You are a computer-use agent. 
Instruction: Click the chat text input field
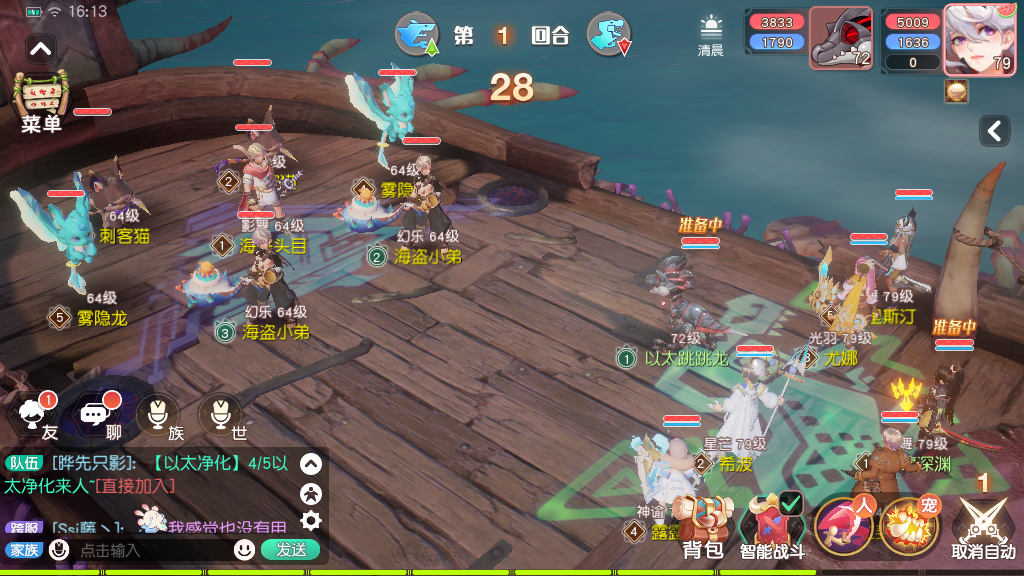150,550
